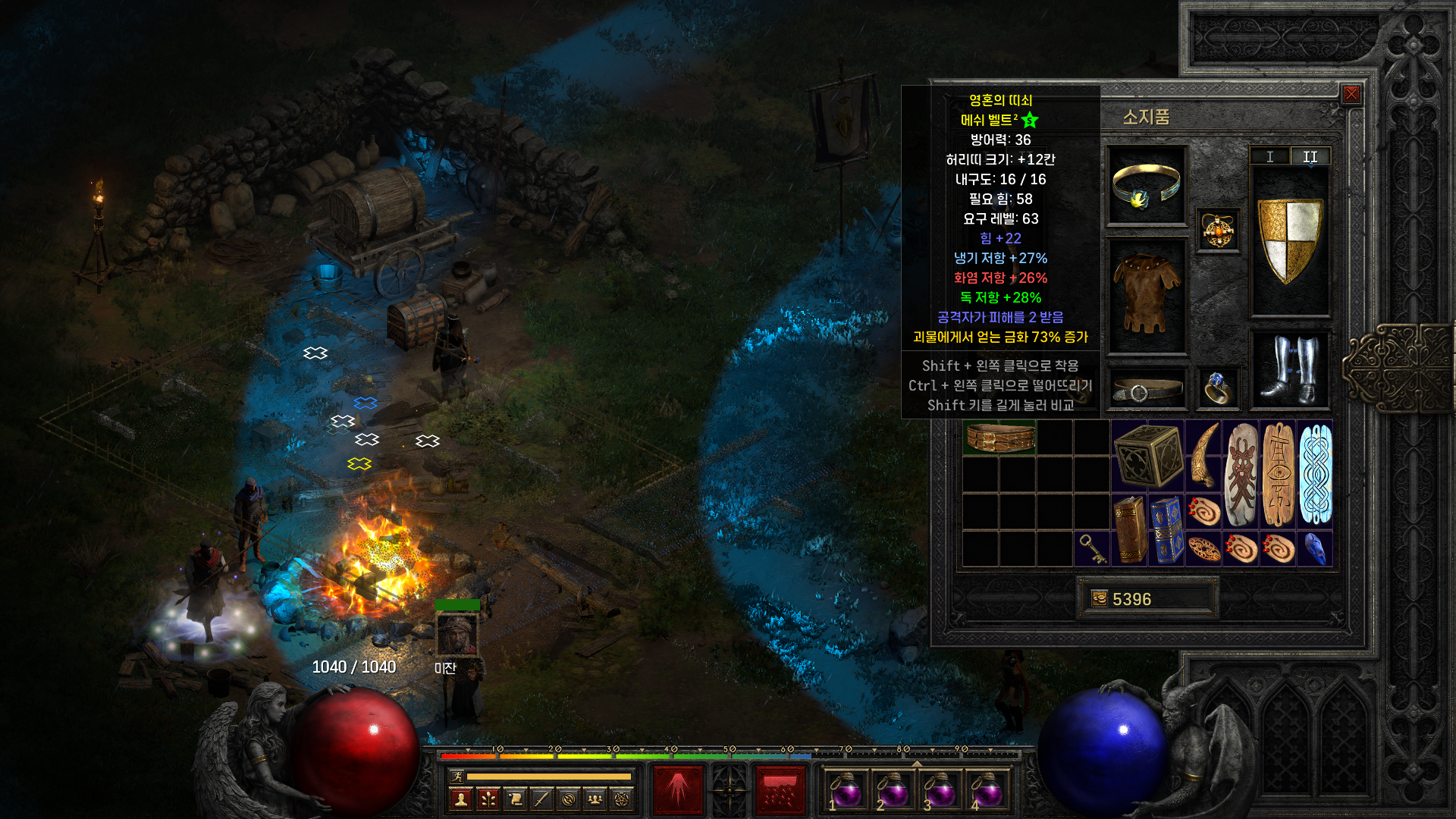Image resolution: width=1456 pixels, height=819 pixels.
Task: Pick up the mesh belt in the inventory grid
Action: coord(999,438)
